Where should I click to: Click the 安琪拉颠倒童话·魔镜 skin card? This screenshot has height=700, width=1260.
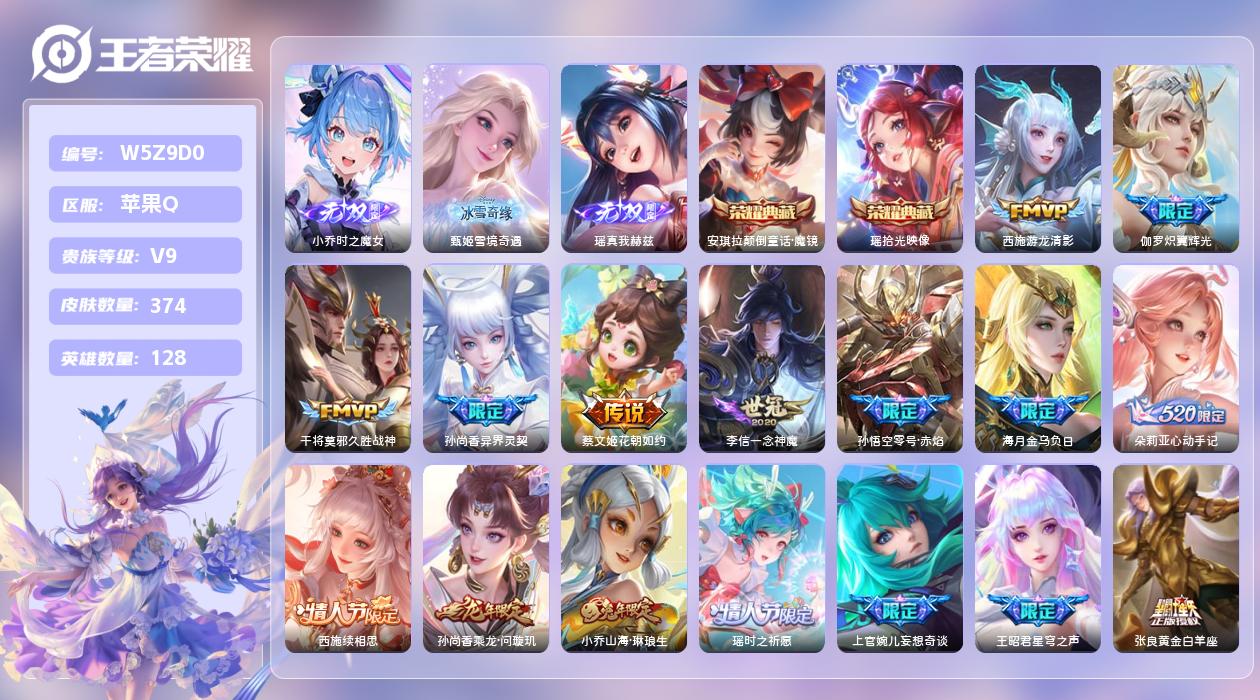click(762, 158)
